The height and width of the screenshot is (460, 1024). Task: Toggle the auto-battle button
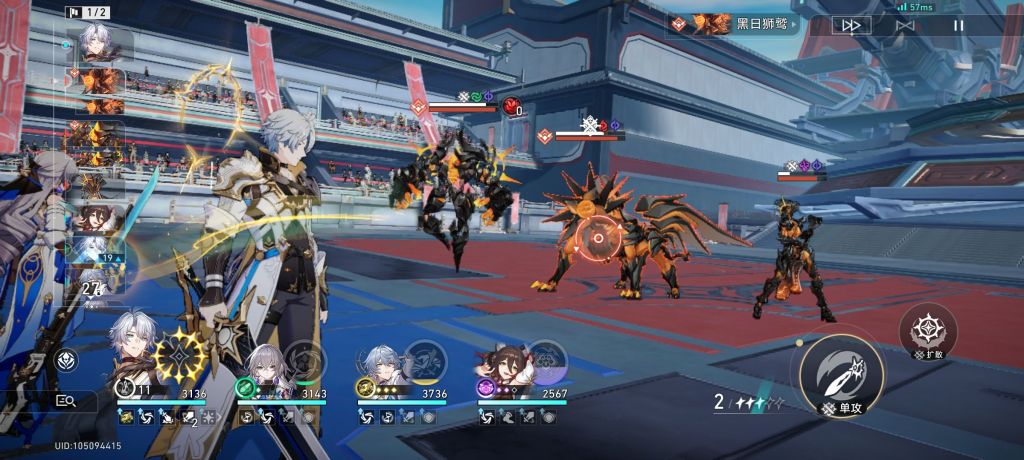tap(905, 25)
